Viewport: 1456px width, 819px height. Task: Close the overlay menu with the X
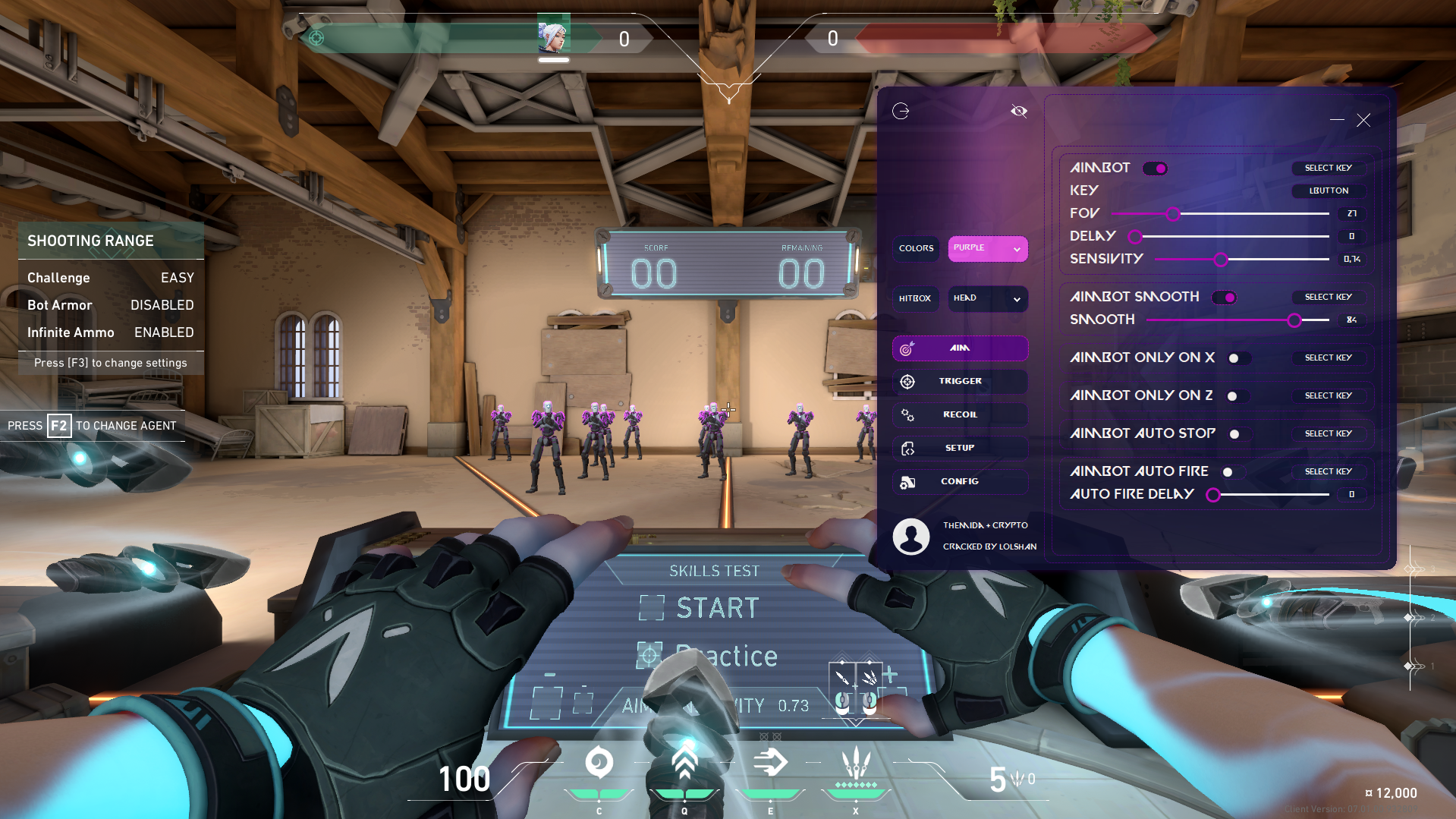pos(1363,120)
